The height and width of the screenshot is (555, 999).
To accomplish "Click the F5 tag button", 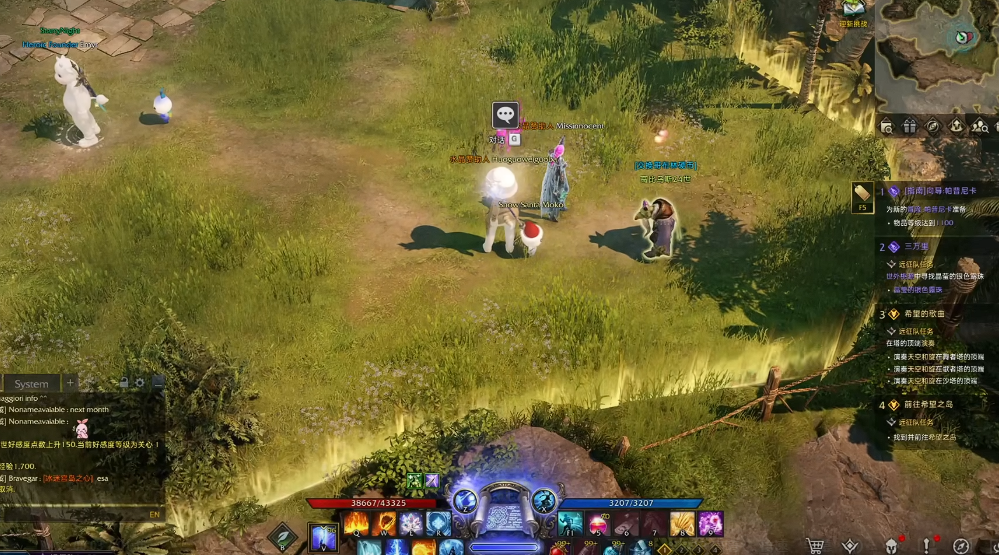I will (x=863, y=196).
